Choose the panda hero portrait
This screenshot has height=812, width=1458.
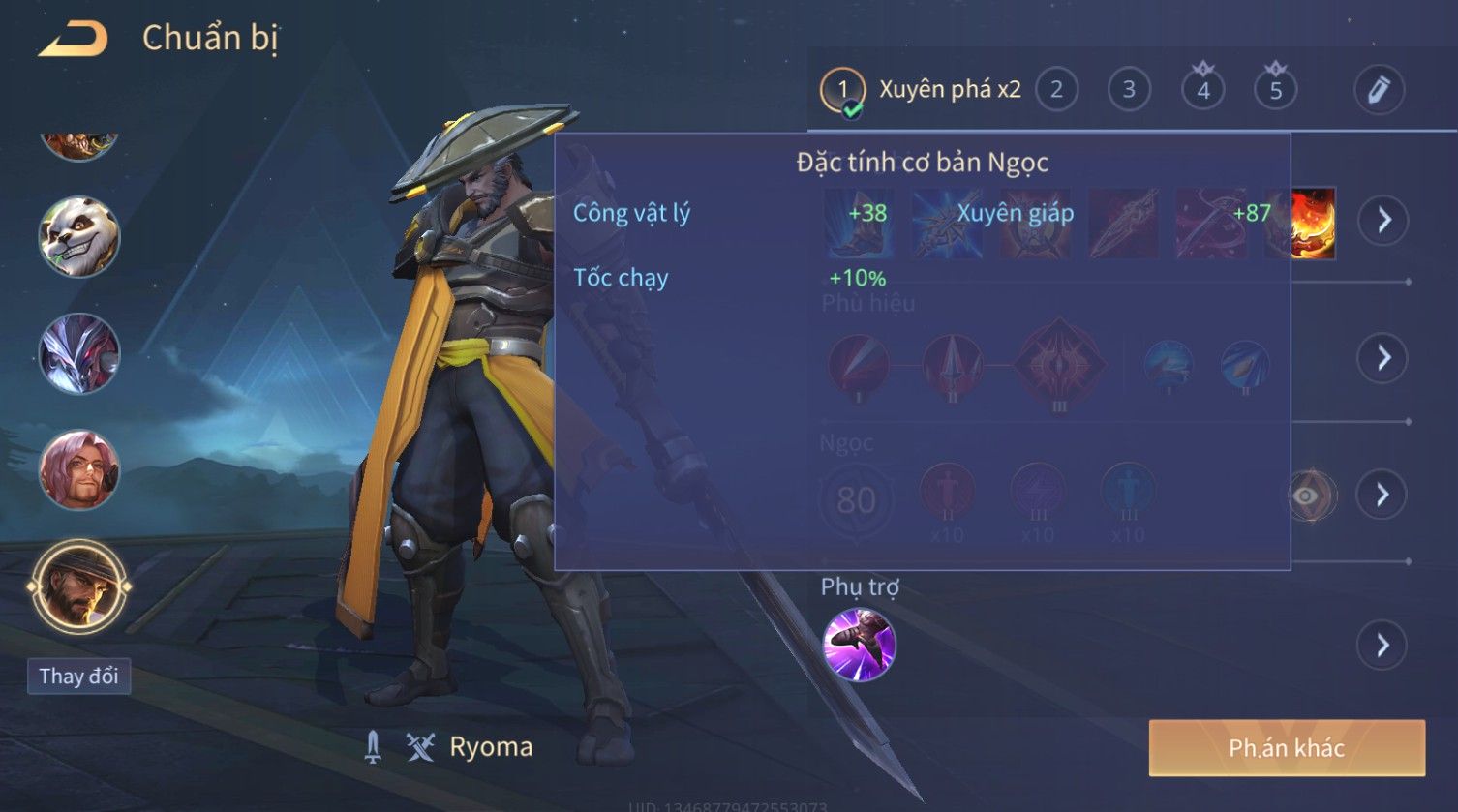[79, 237]
